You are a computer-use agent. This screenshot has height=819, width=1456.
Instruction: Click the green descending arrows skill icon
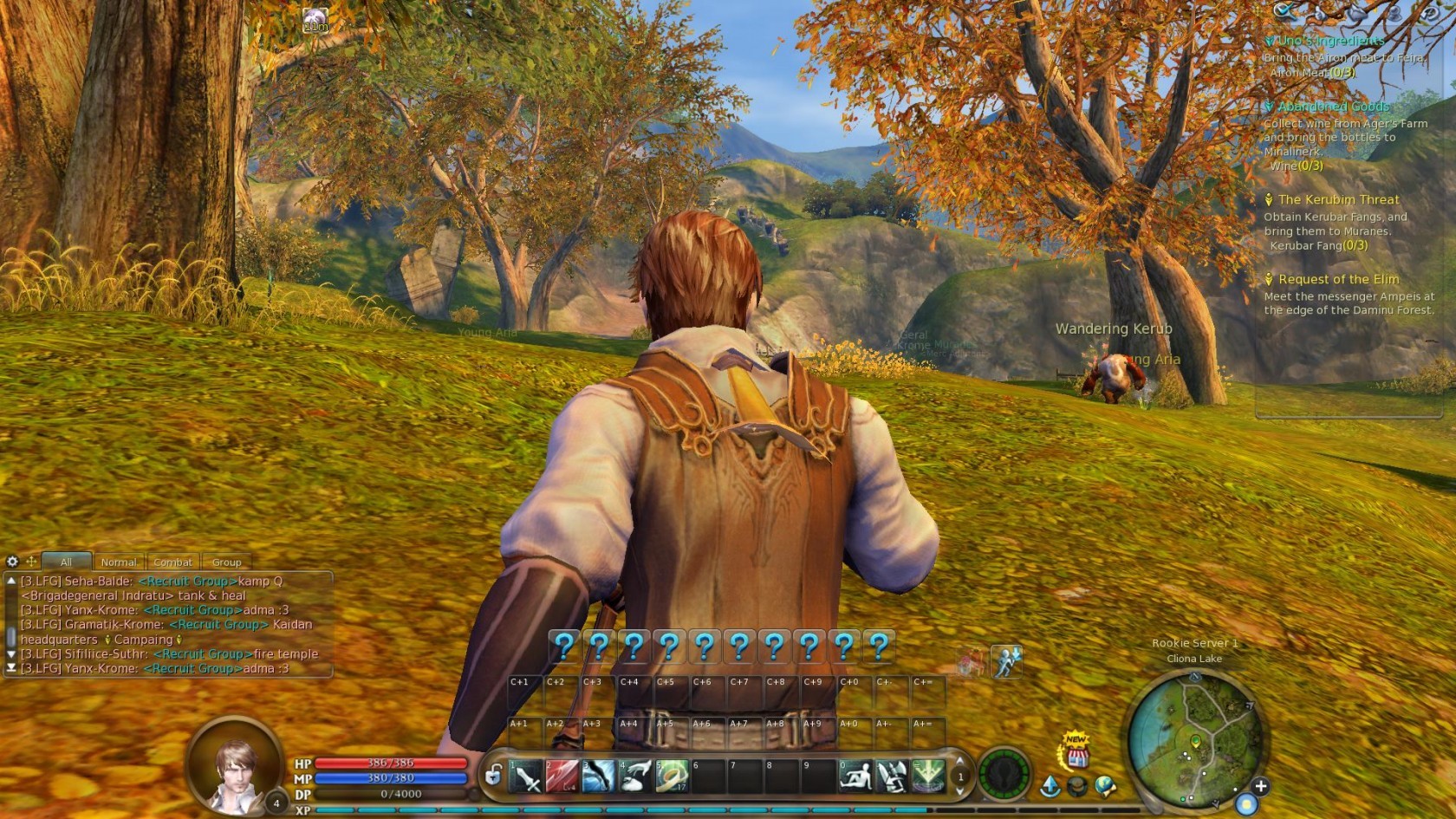[928, 777]
